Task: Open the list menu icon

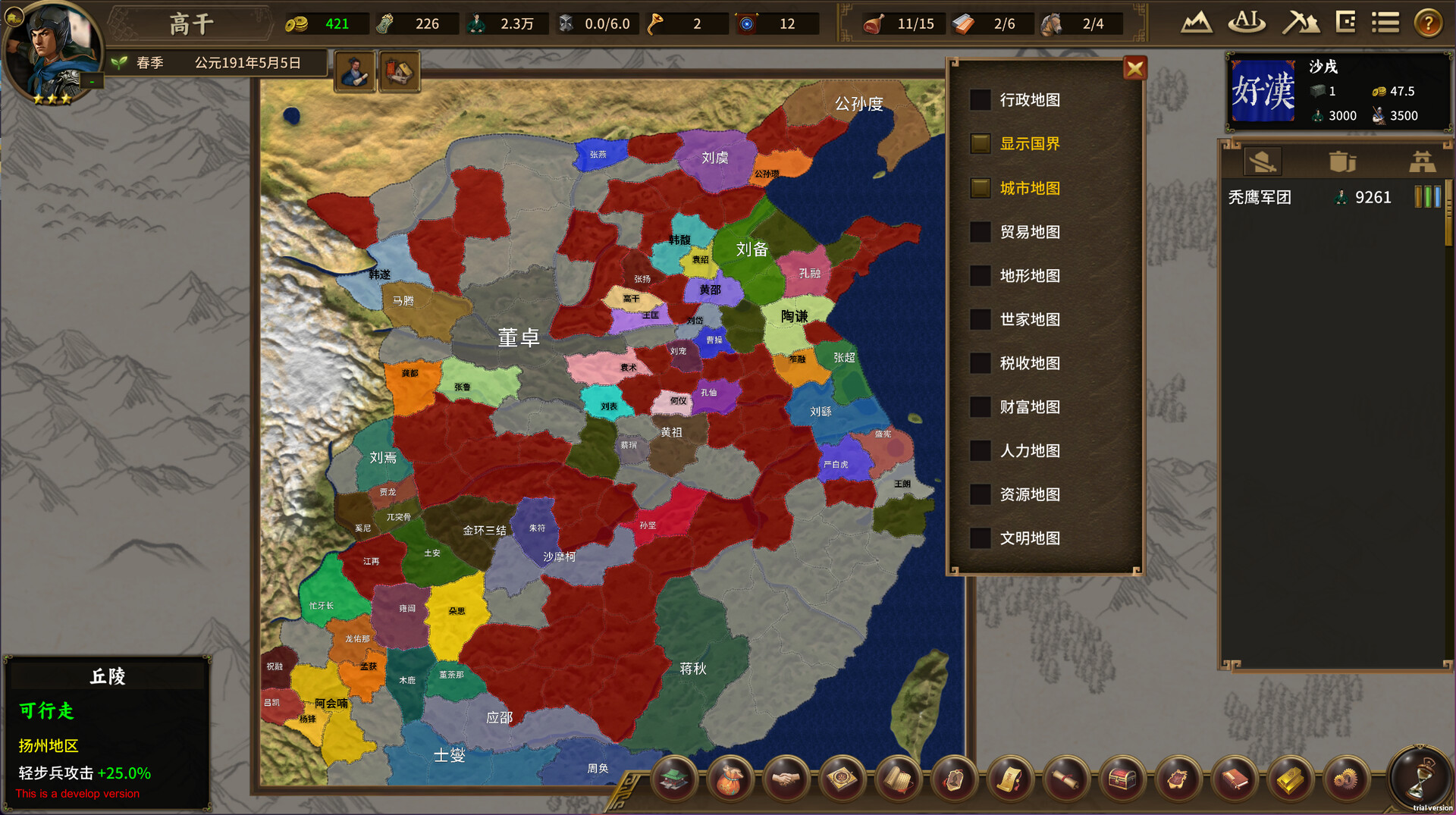Action: tap(1385, 23)
